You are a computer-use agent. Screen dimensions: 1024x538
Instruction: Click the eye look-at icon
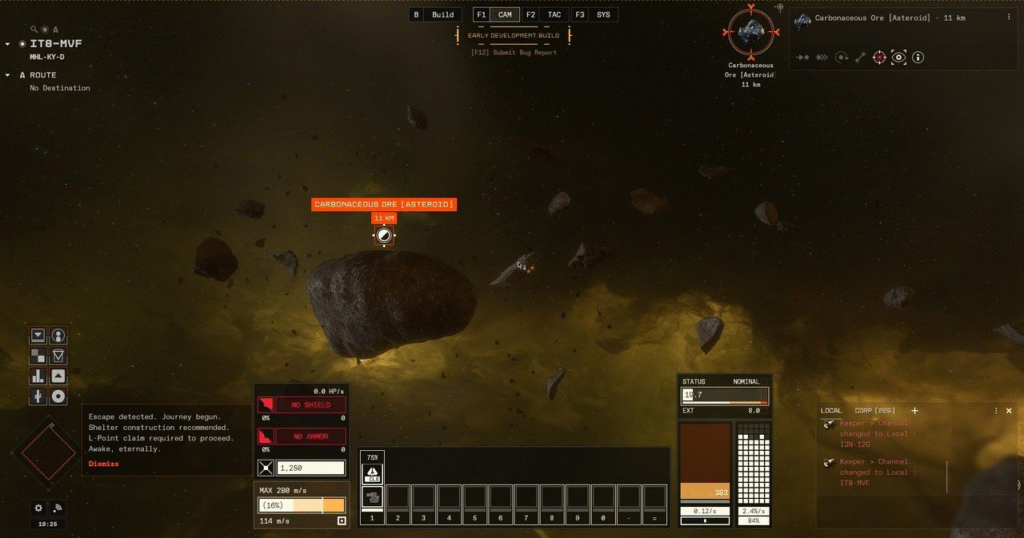point(899,58)
